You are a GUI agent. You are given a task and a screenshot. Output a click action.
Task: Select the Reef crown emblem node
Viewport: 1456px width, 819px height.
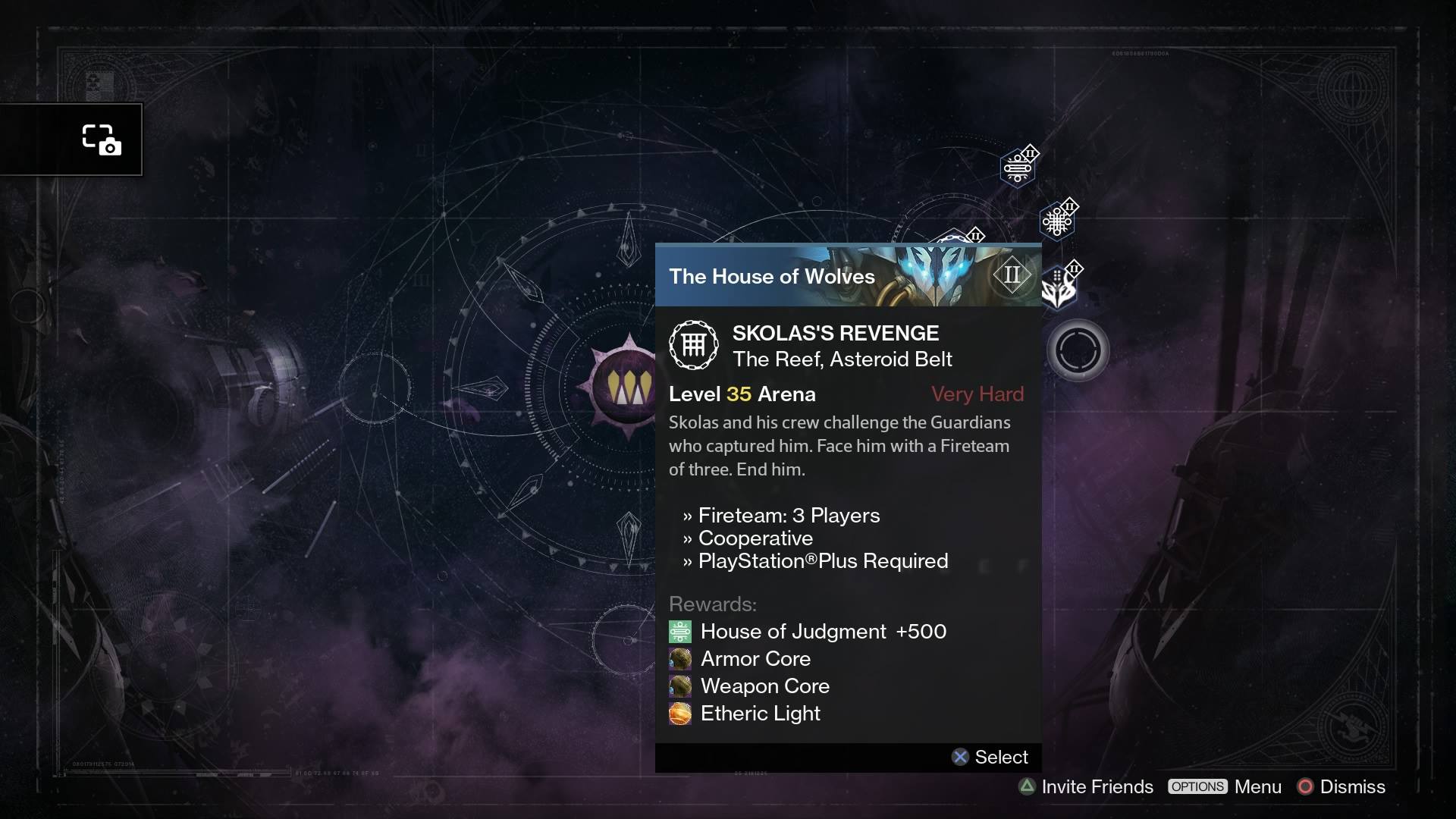626,388
